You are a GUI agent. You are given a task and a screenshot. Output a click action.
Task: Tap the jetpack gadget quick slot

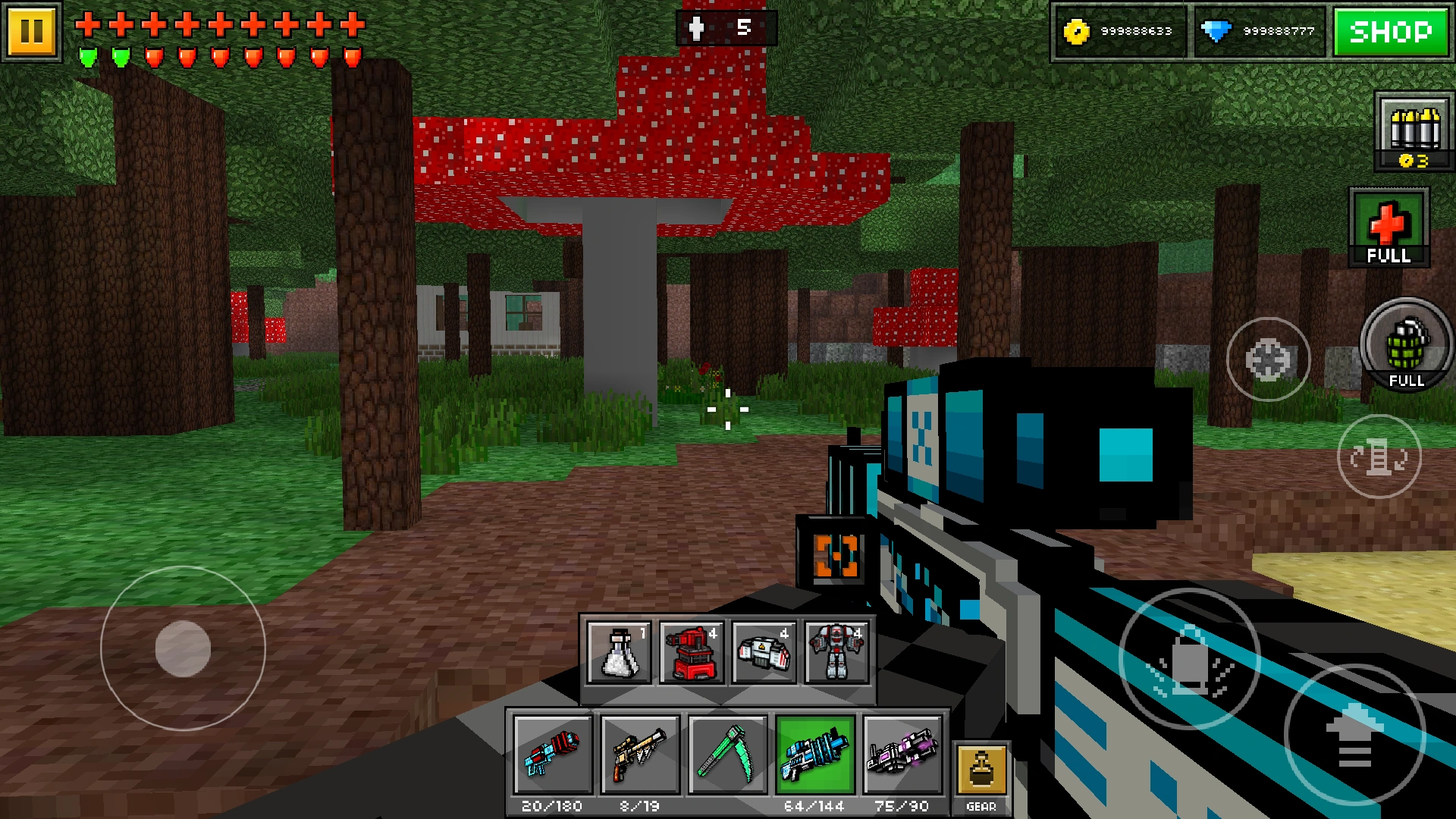[x=764, y=654]
